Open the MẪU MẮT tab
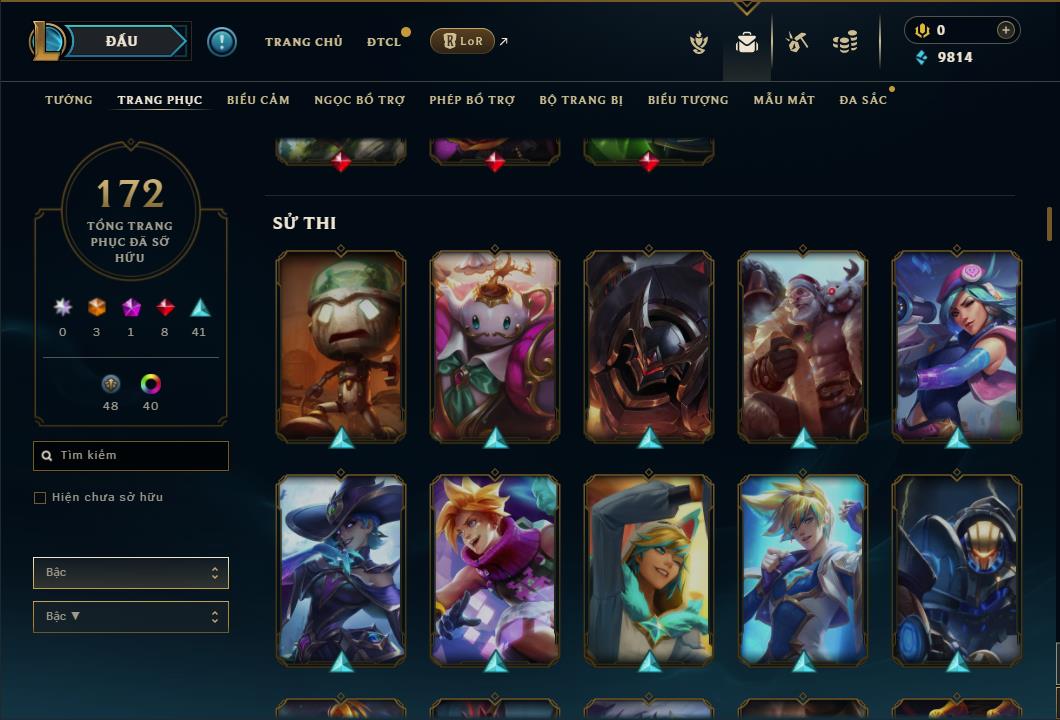 click(784, 100)
